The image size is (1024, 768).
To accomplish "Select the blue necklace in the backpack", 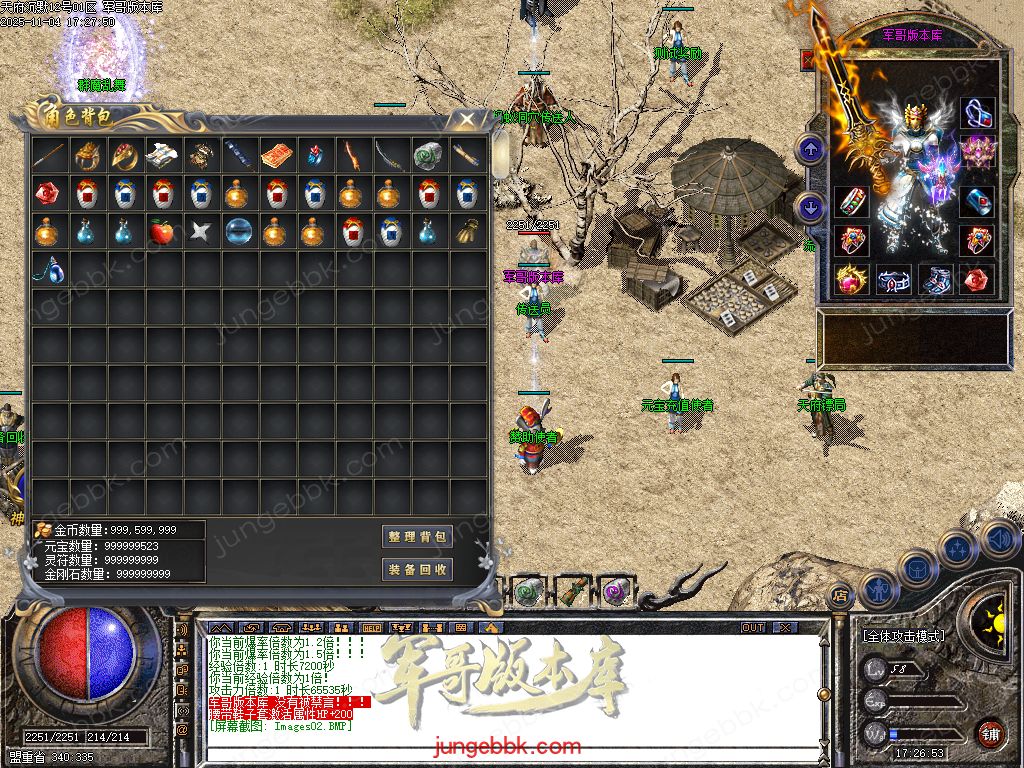I will pos(48,269).
